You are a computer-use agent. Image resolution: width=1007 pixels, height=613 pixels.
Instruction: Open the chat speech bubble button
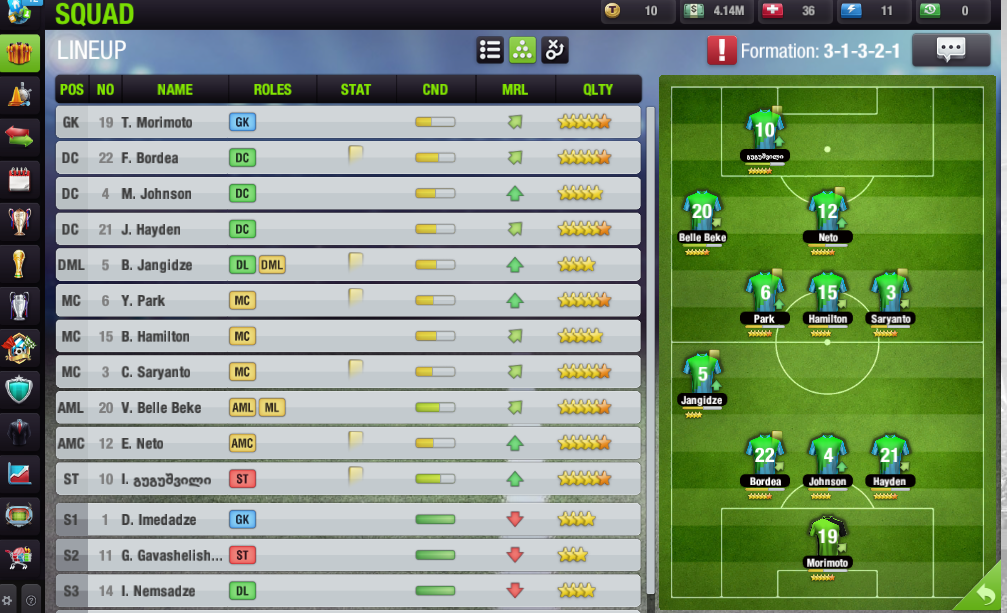[950, 50]
